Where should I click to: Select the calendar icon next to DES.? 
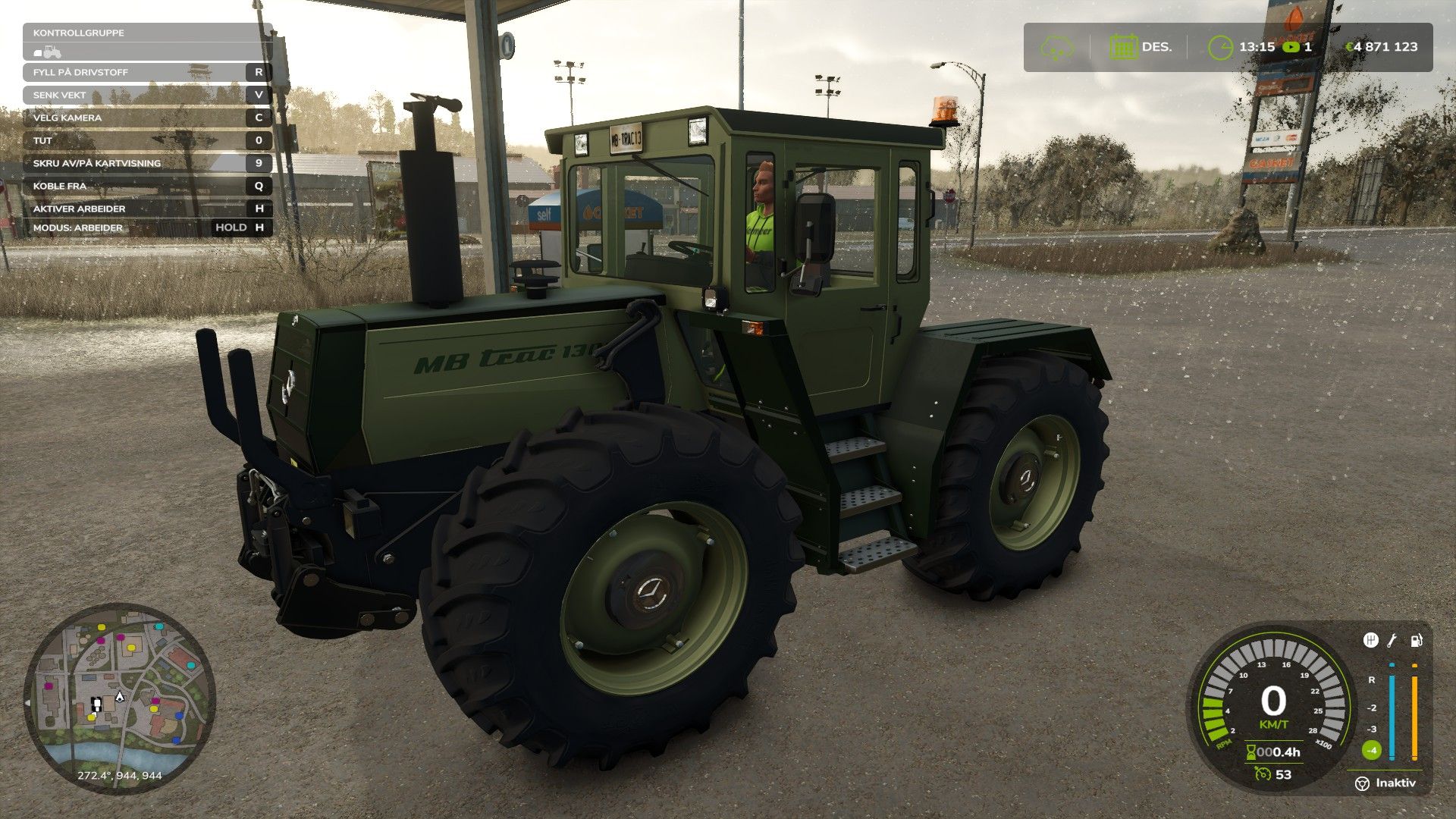coord(1124,47)
